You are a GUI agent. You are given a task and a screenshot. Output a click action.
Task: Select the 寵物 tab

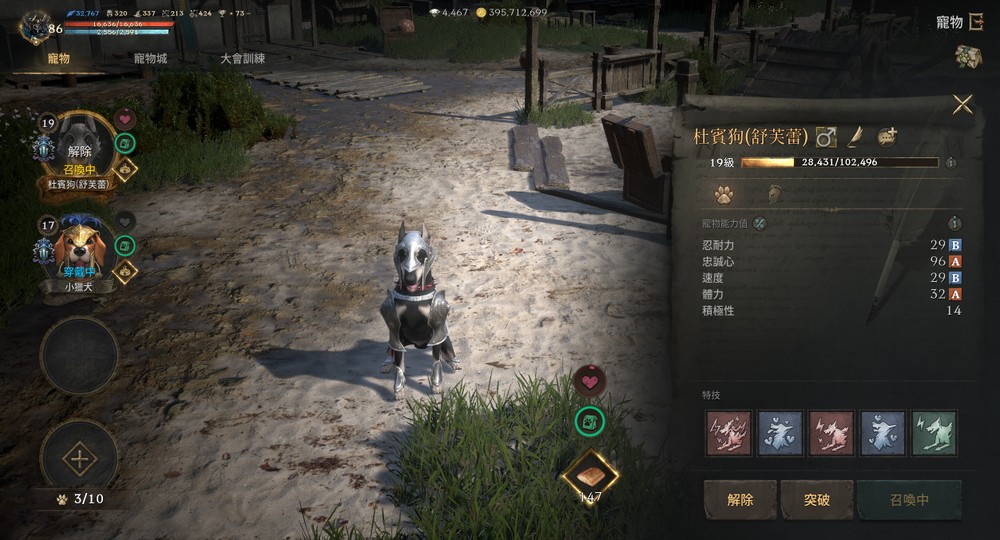58,58
